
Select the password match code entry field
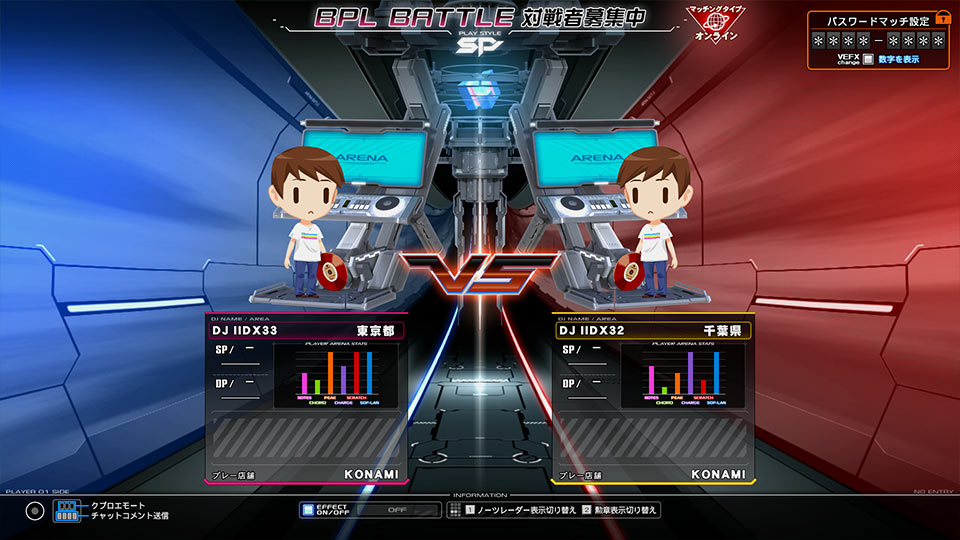[878, 41]
